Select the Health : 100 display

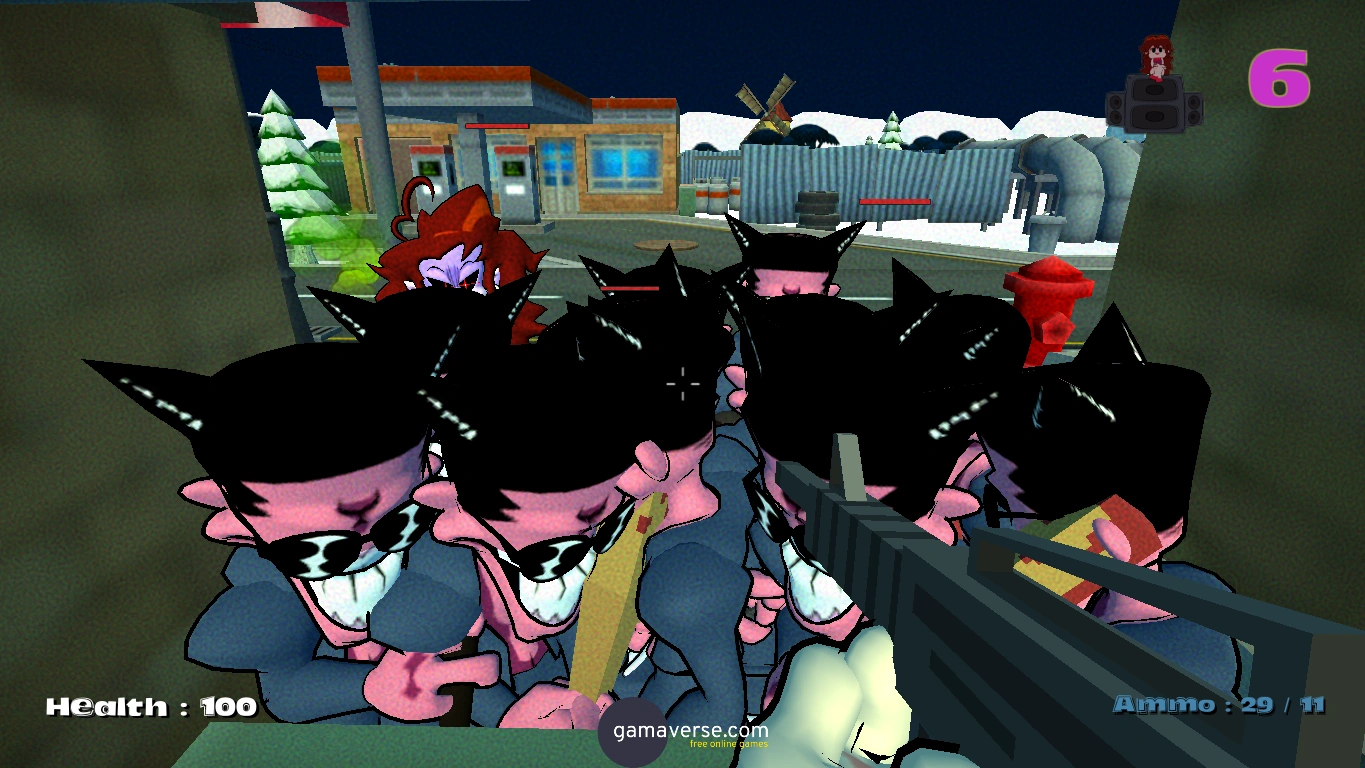[150, 705]
